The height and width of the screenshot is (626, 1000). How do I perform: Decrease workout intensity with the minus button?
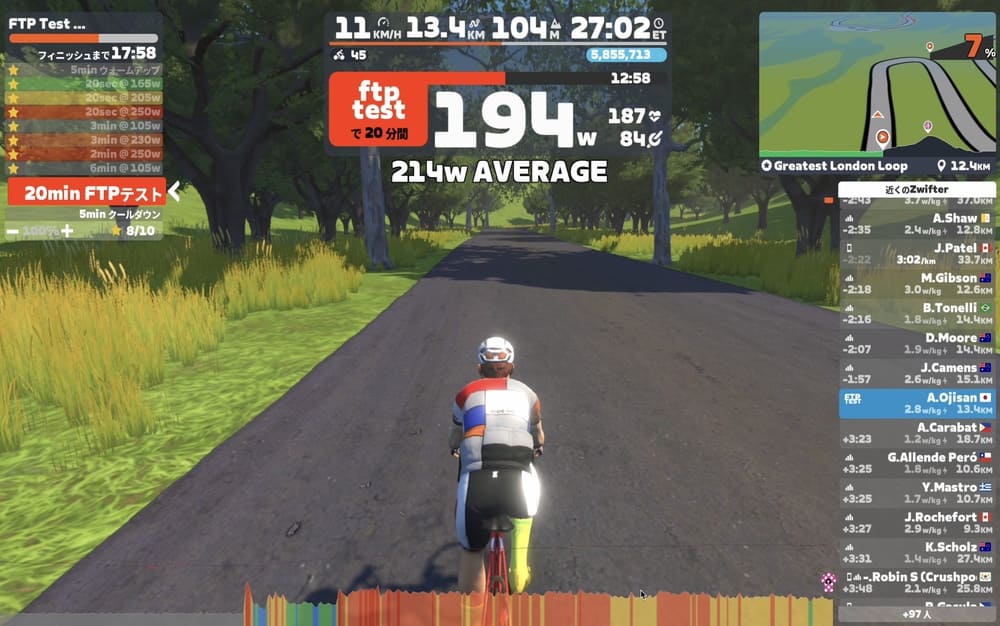coord(12,231)
